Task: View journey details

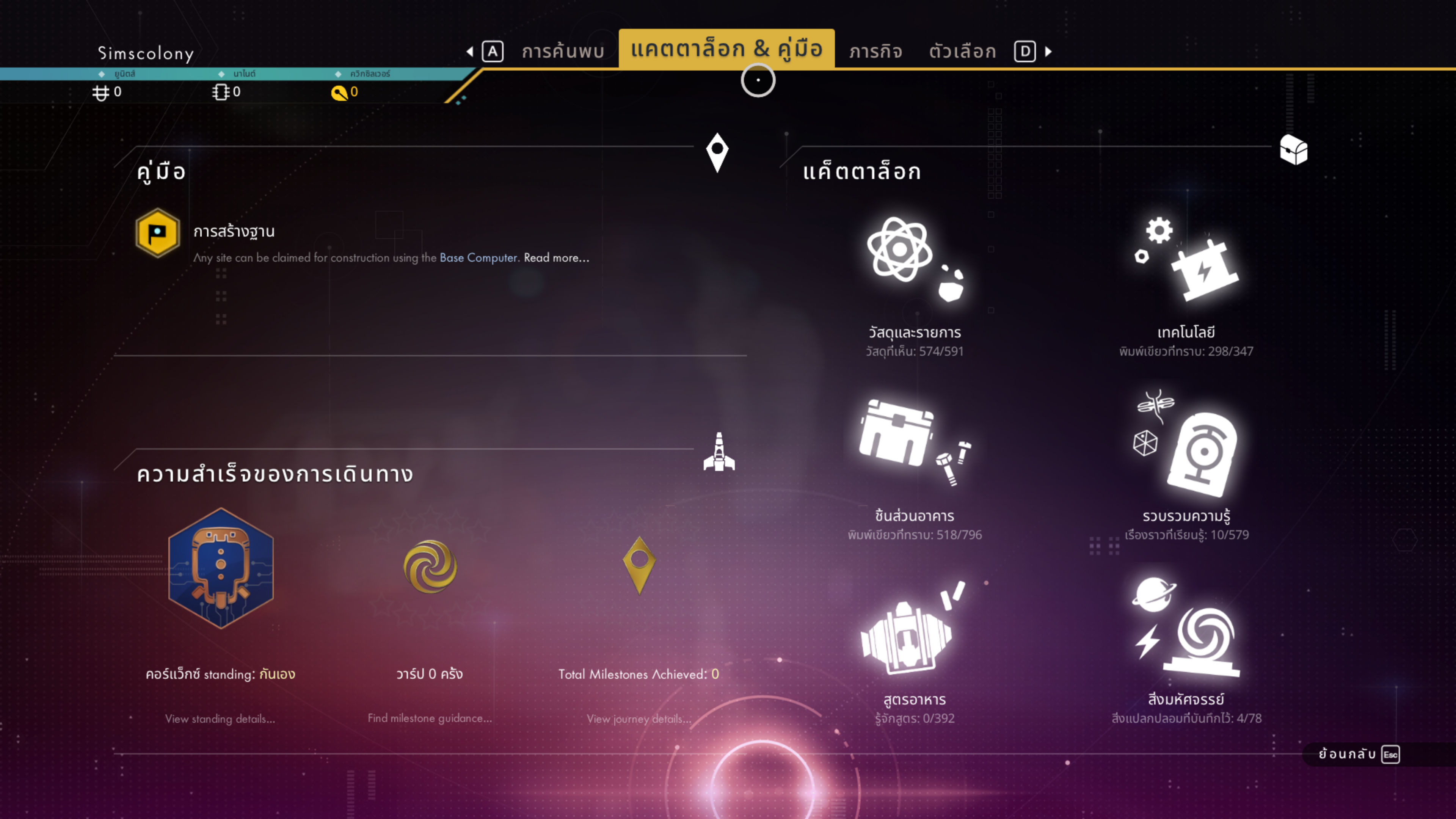Action: pyautogui.click(x=639, y=719)
